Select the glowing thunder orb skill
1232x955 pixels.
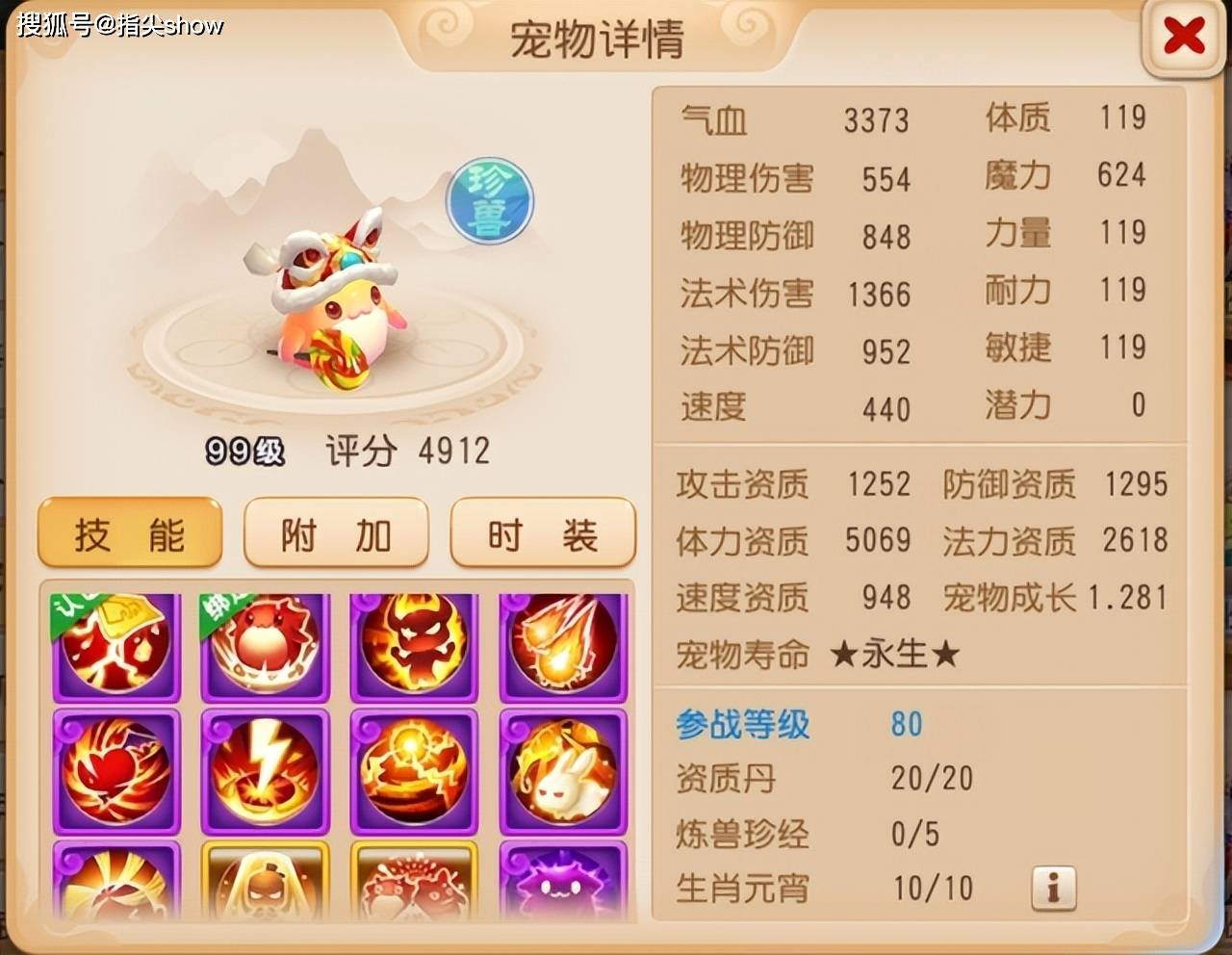coord(414,770)
